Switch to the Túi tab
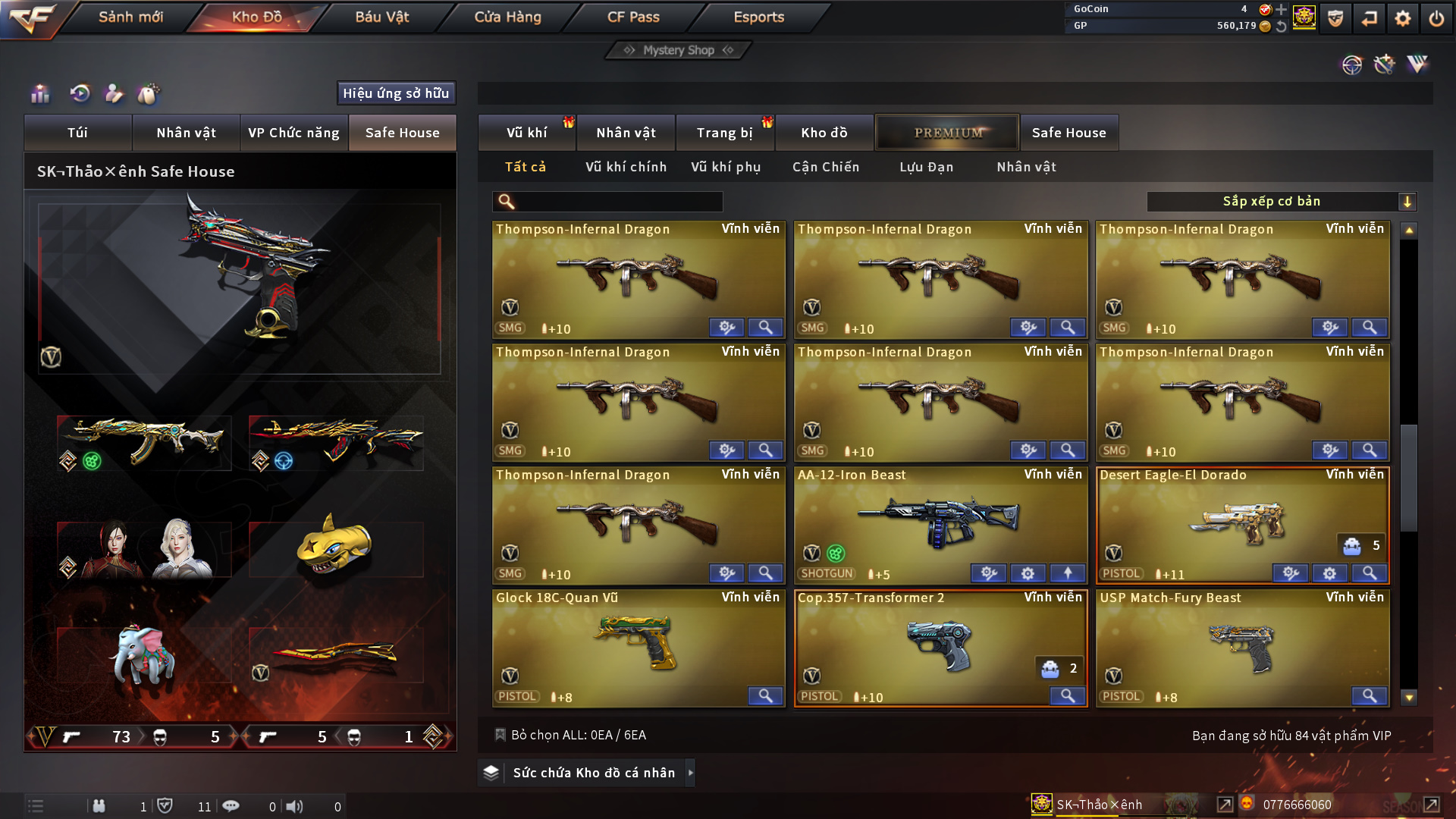This screenshot has height=819, width=1456. pos(77,133)
